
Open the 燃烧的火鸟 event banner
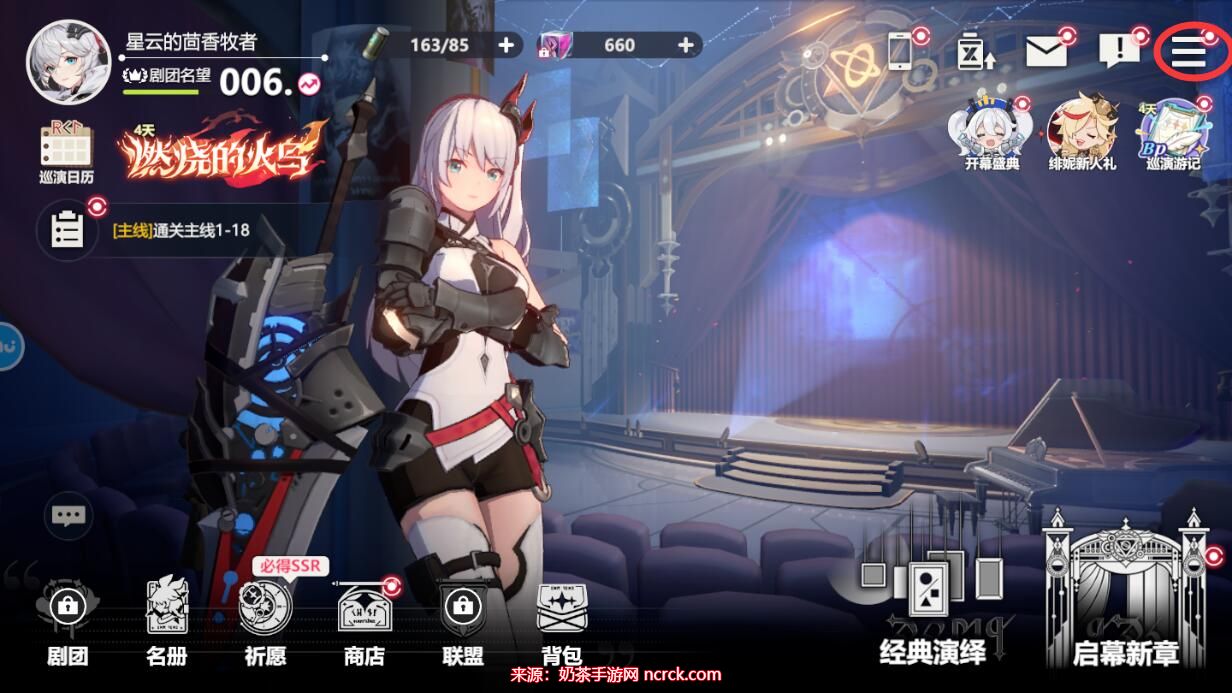tap(220, 150)
